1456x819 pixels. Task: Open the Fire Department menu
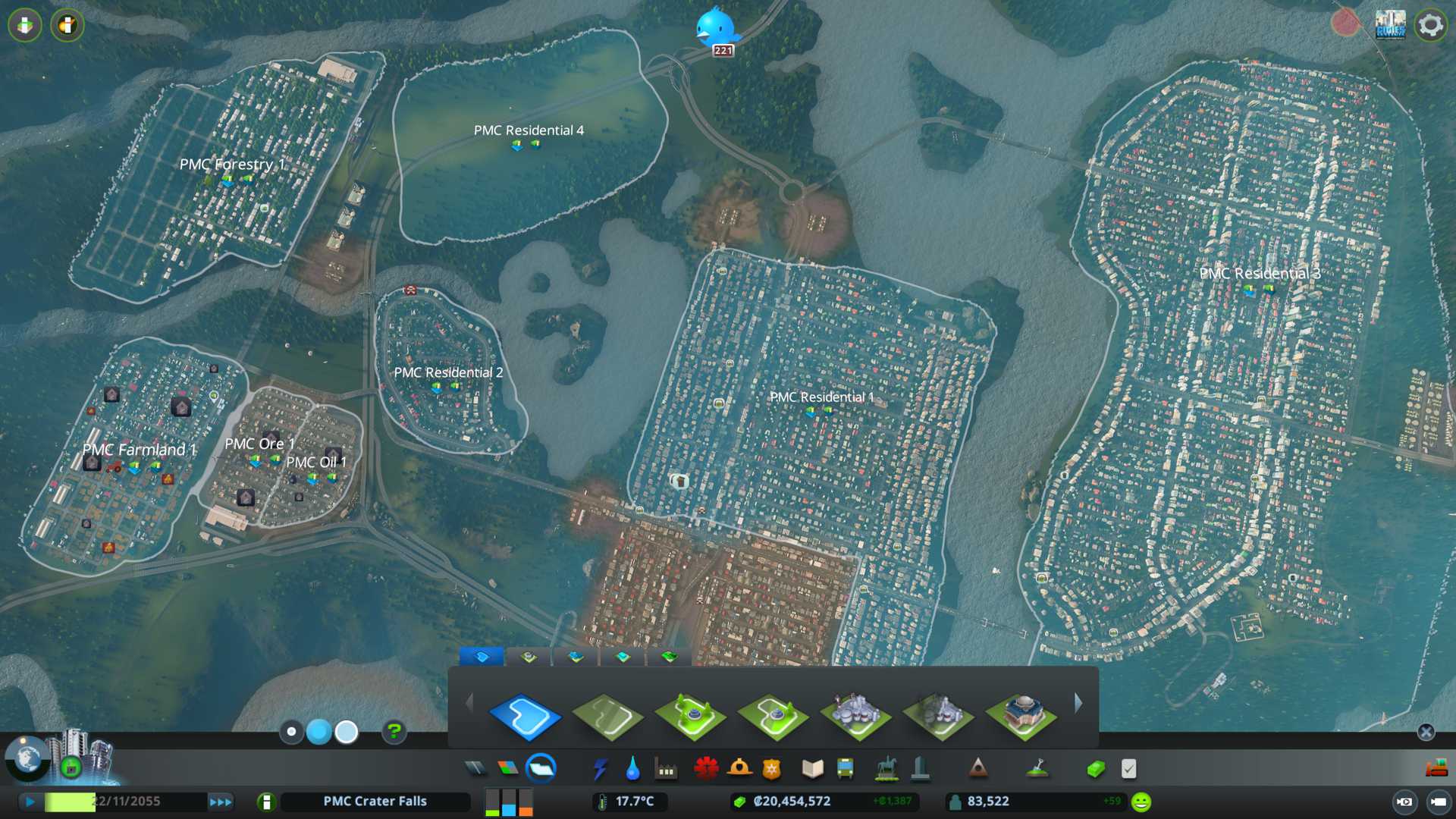[739, 769]
